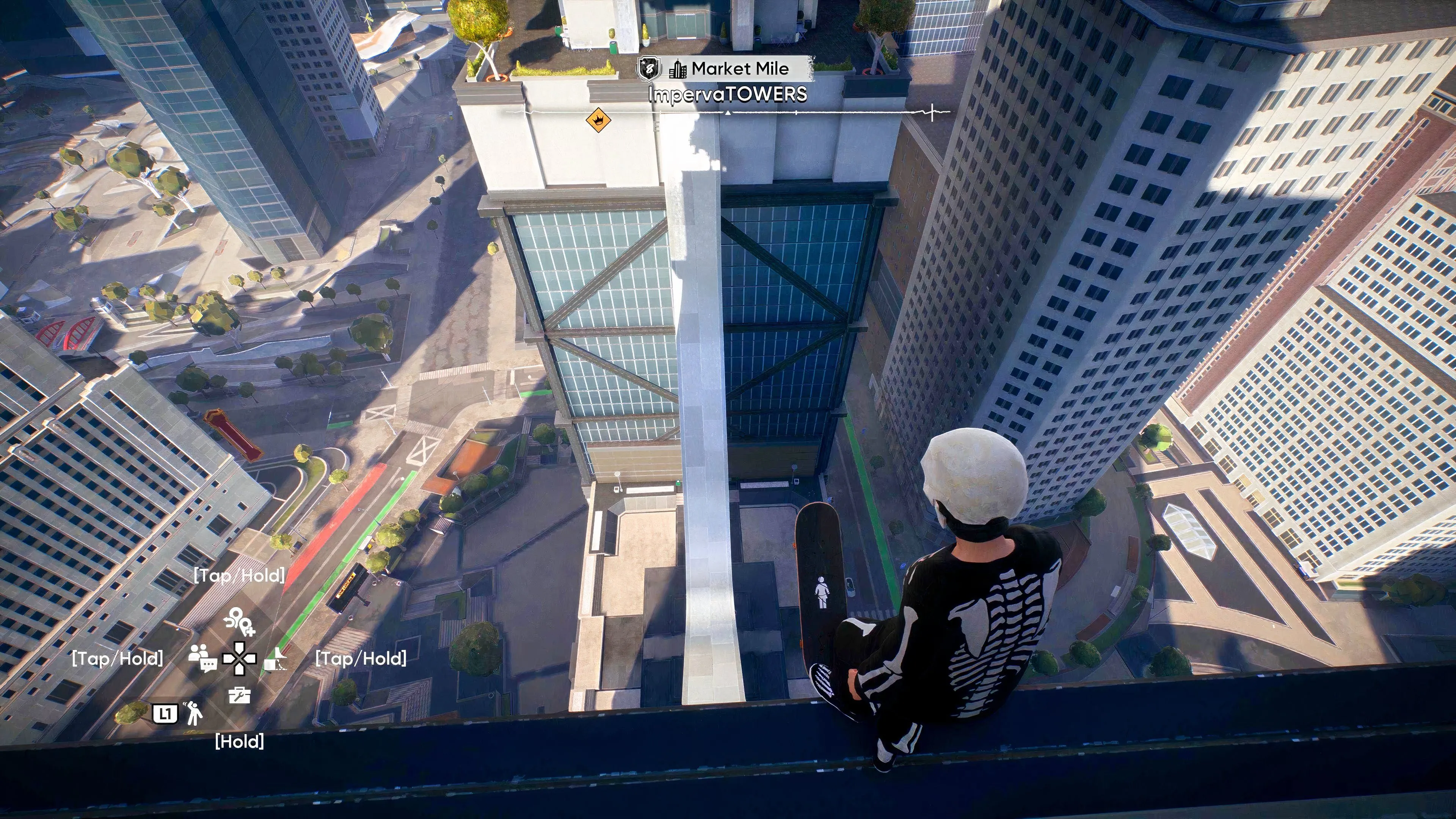Viewport: 1456px width, 819px height.
Task: Select the Market Mile district label
Action: coord(739,69)
